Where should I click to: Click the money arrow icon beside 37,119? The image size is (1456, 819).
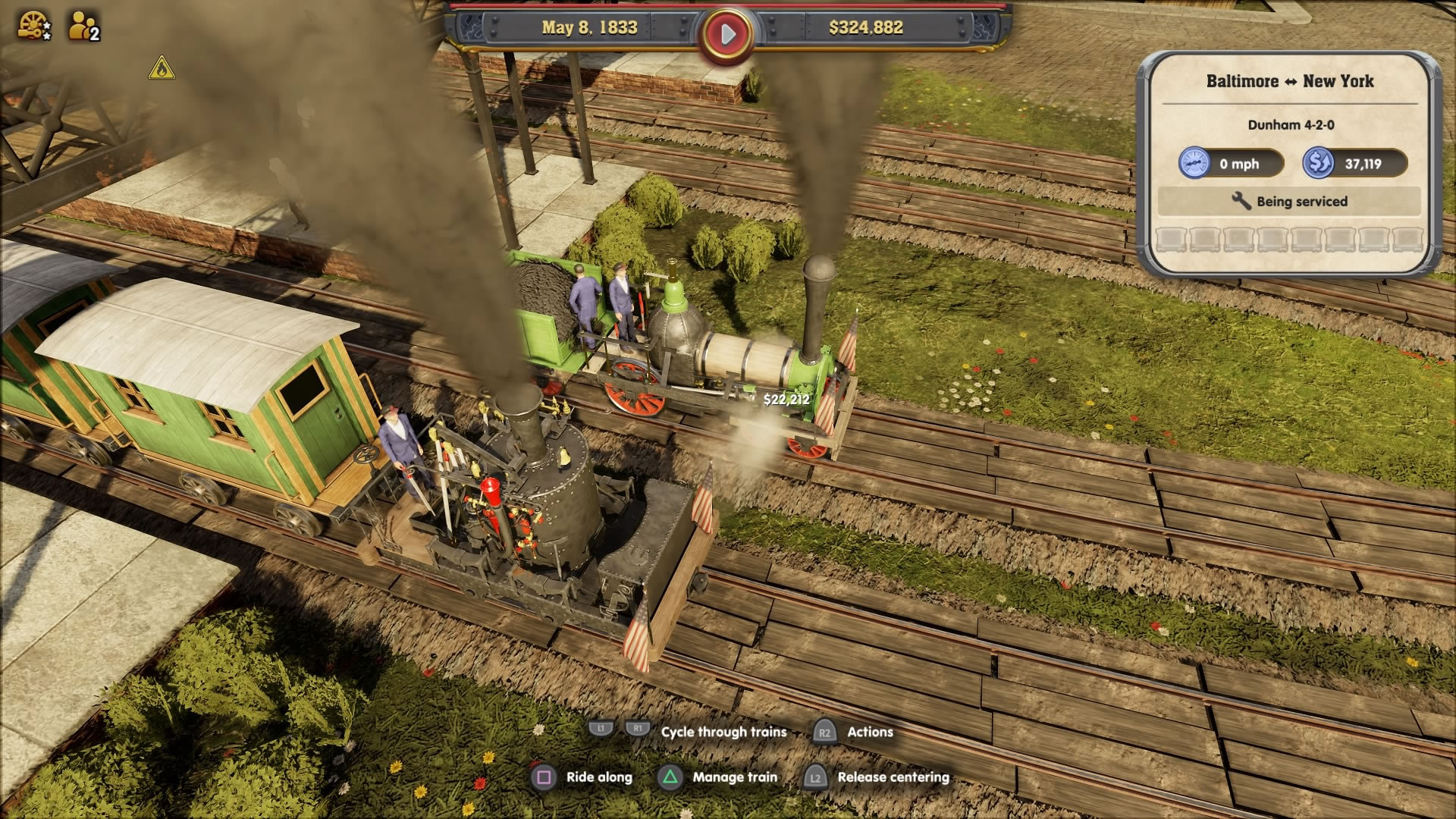[1317, 164]
